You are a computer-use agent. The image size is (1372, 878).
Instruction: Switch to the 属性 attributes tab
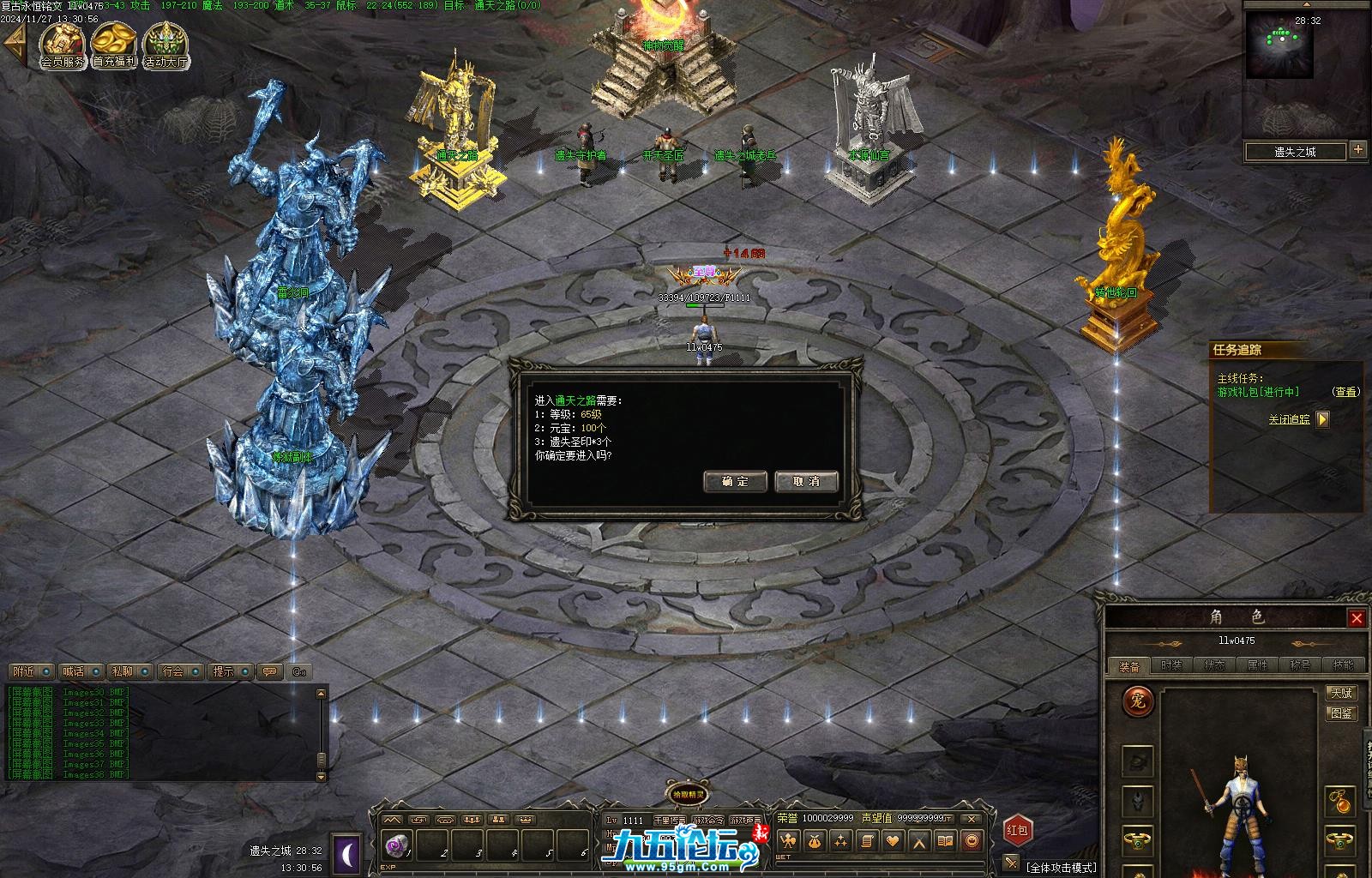tap(1257, 665)
